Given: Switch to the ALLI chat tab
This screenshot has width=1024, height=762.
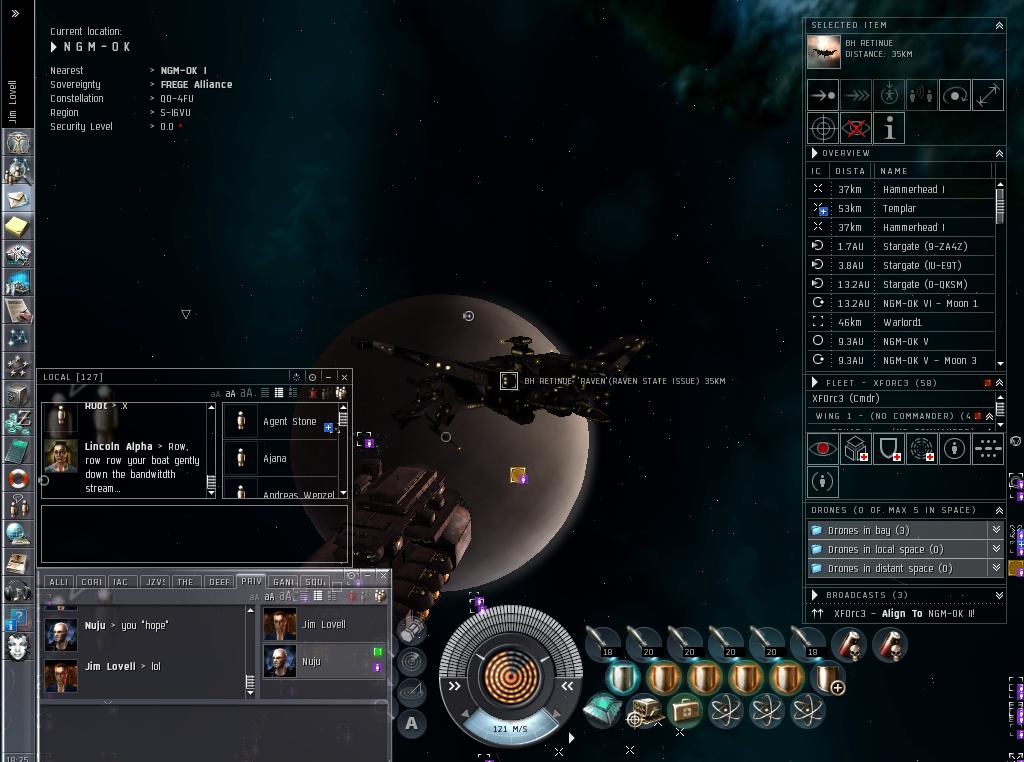Looking at the screenshot, I should point(59,581).
